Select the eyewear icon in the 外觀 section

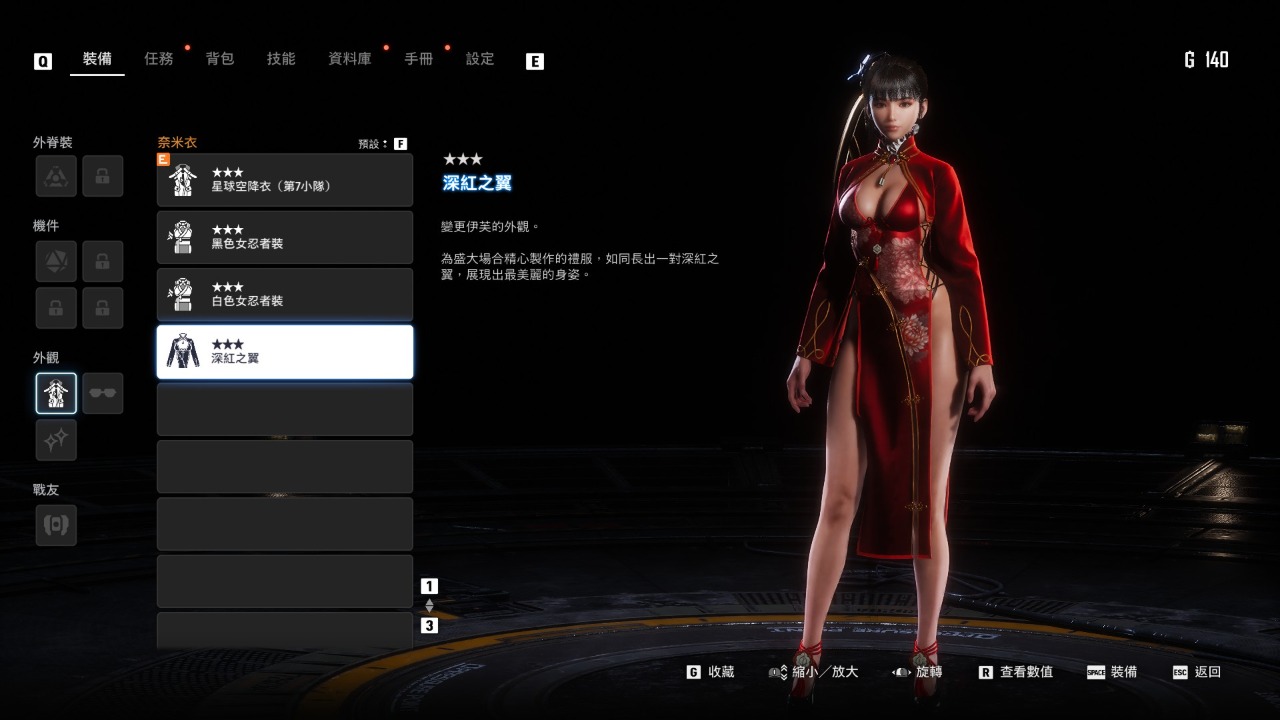pos(104,392)
